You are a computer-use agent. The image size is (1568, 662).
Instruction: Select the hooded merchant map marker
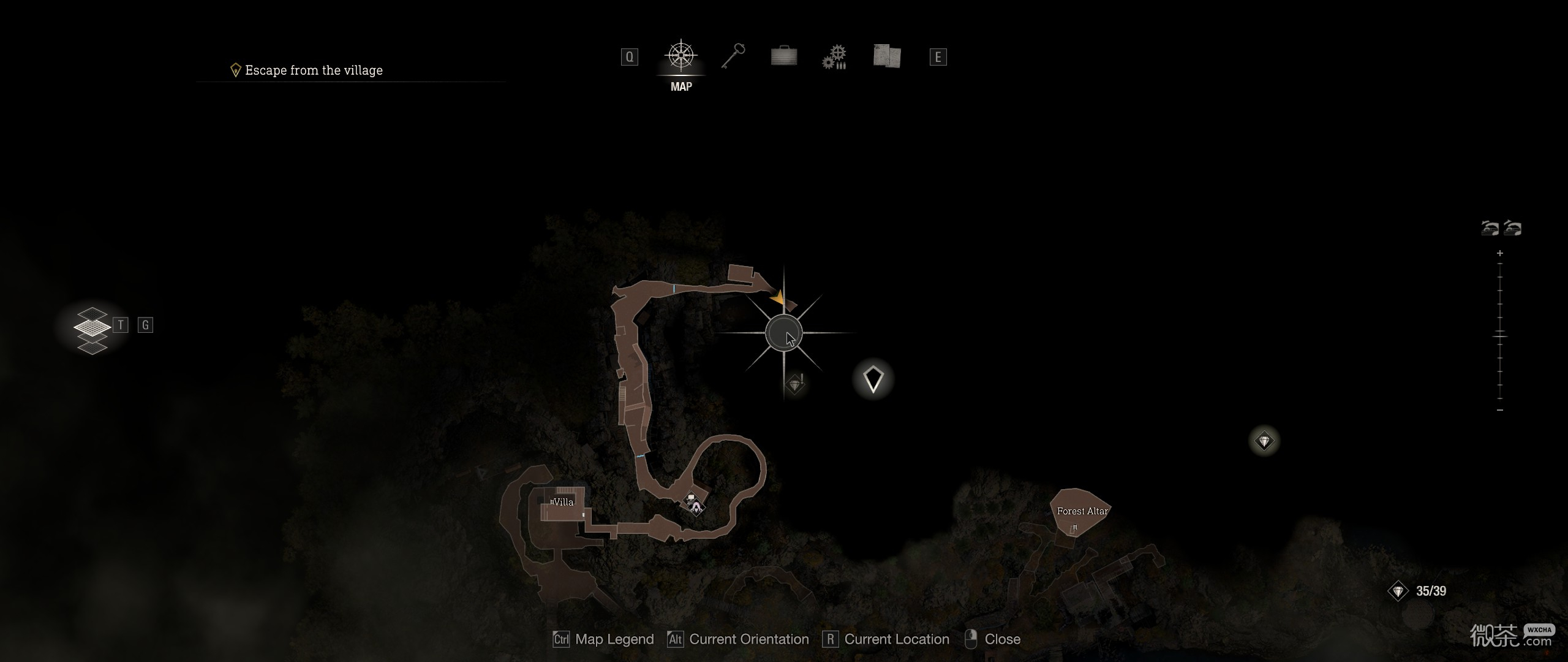(696, 507)
